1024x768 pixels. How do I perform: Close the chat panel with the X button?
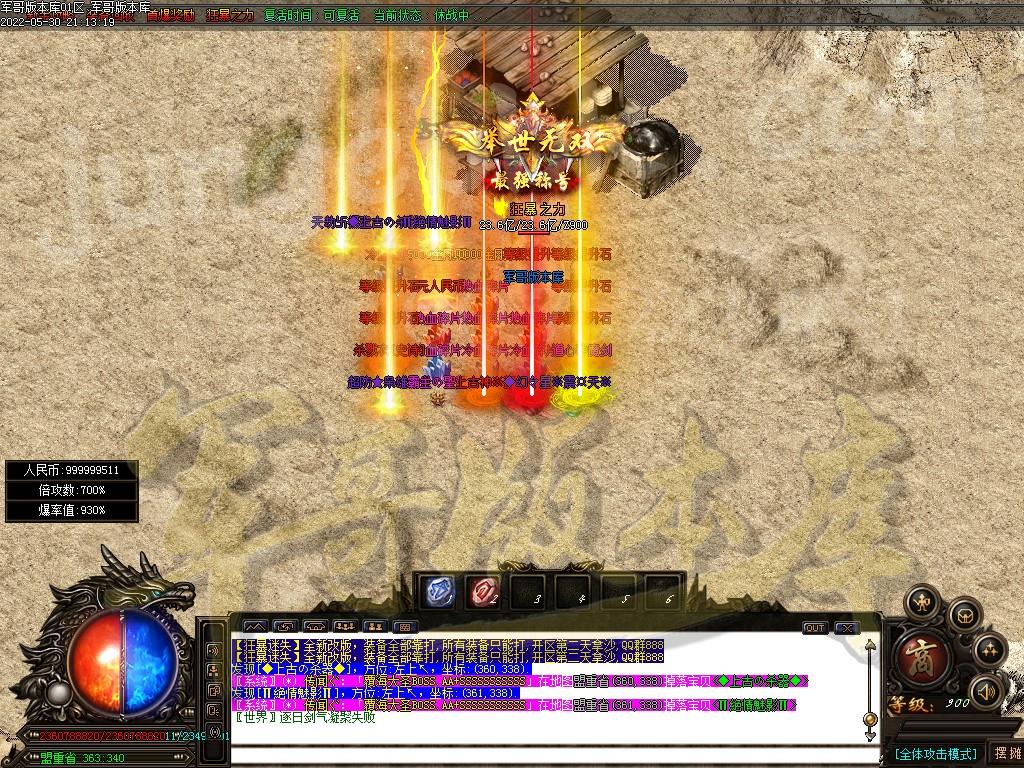846,627
